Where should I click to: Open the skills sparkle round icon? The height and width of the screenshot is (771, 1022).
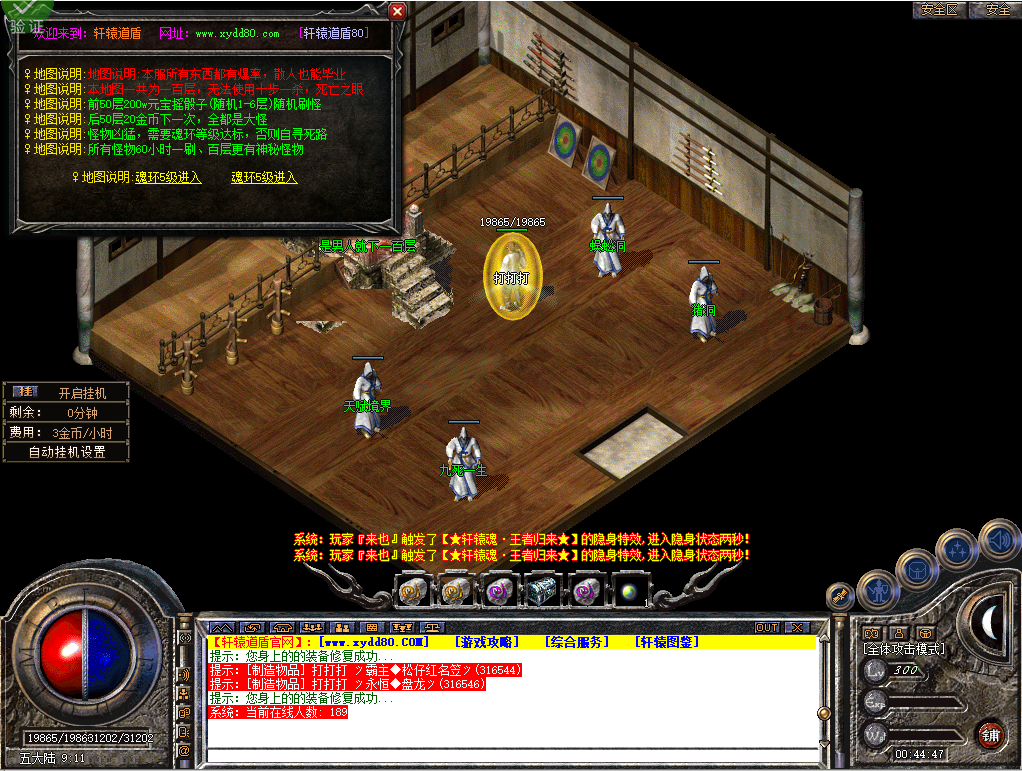click(x=958, y=547)
